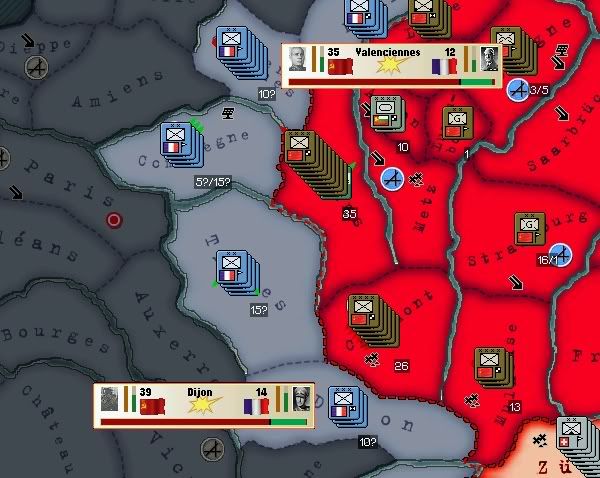The height and width of the screenshot is (478, 600).
Task: Click the Soviet commander portrait at Valenciennes
Action: 298,58
